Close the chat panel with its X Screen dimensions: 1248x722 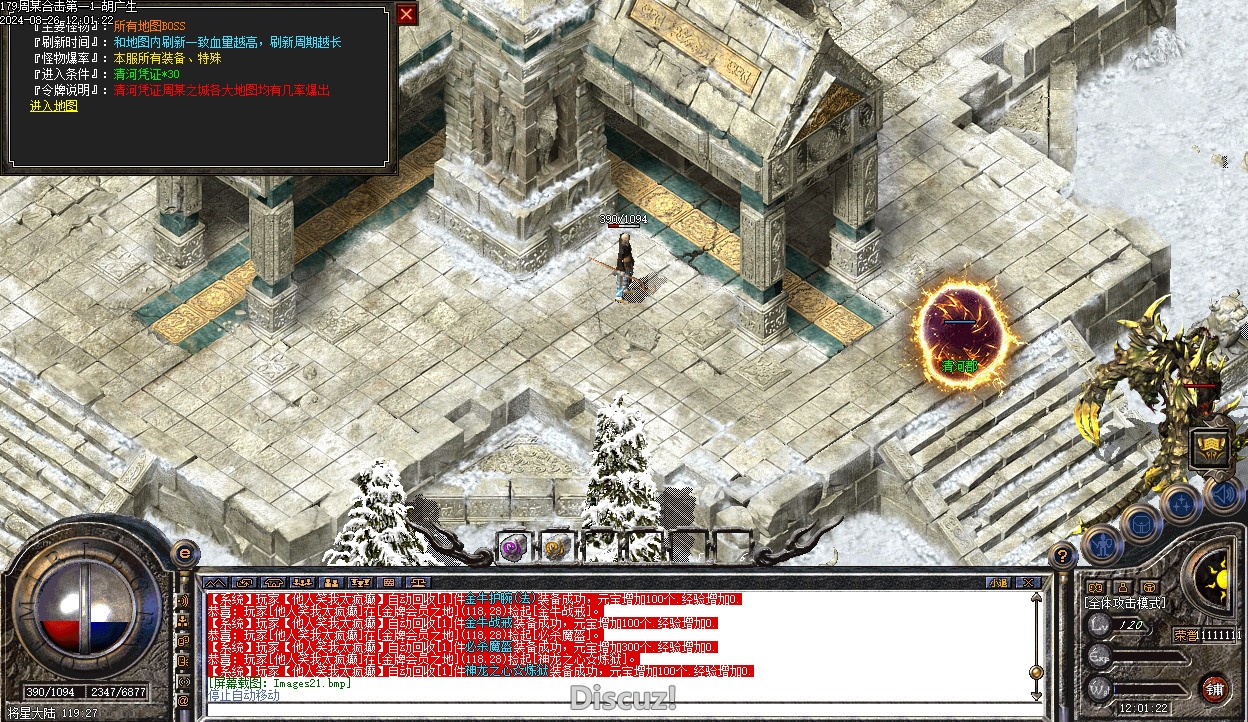[x=1027, y=582]
